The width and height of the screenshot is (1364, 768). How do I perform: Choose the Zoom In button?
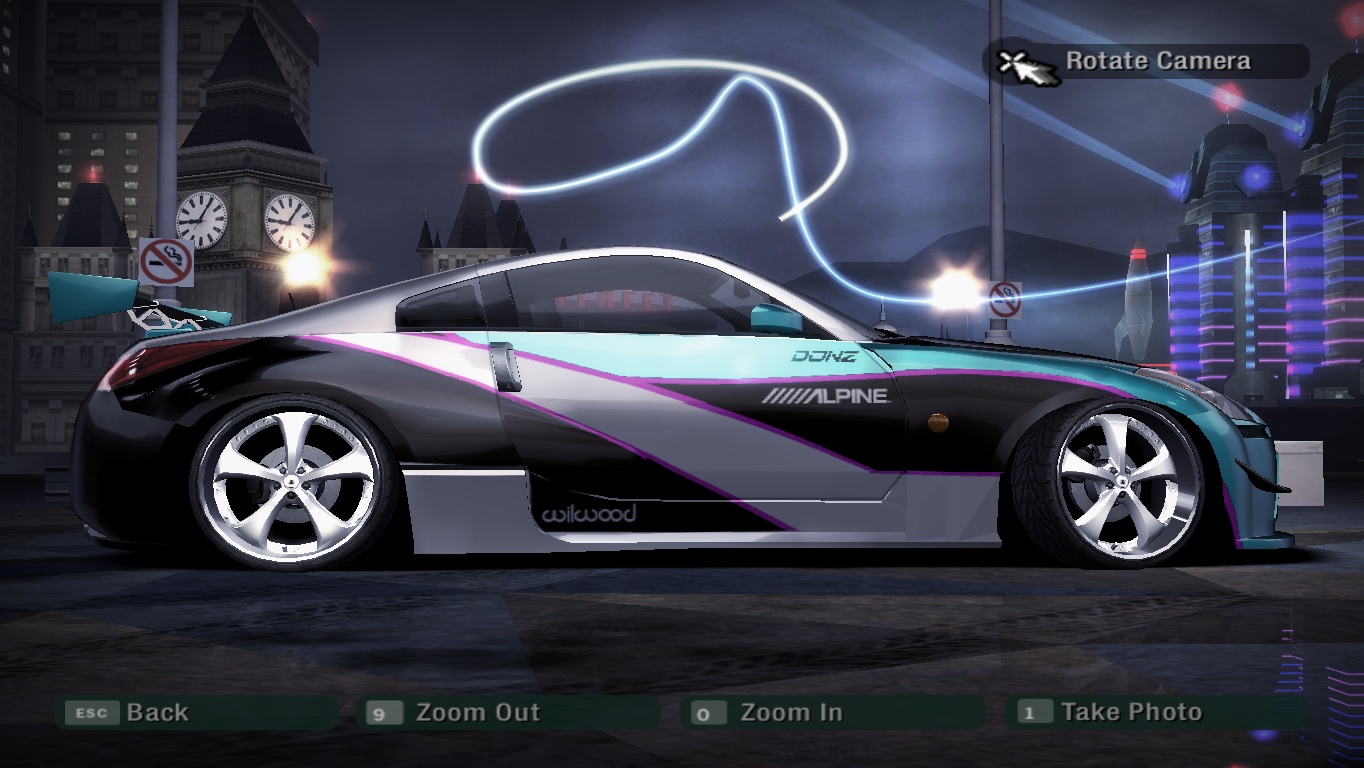coord(790,713)
